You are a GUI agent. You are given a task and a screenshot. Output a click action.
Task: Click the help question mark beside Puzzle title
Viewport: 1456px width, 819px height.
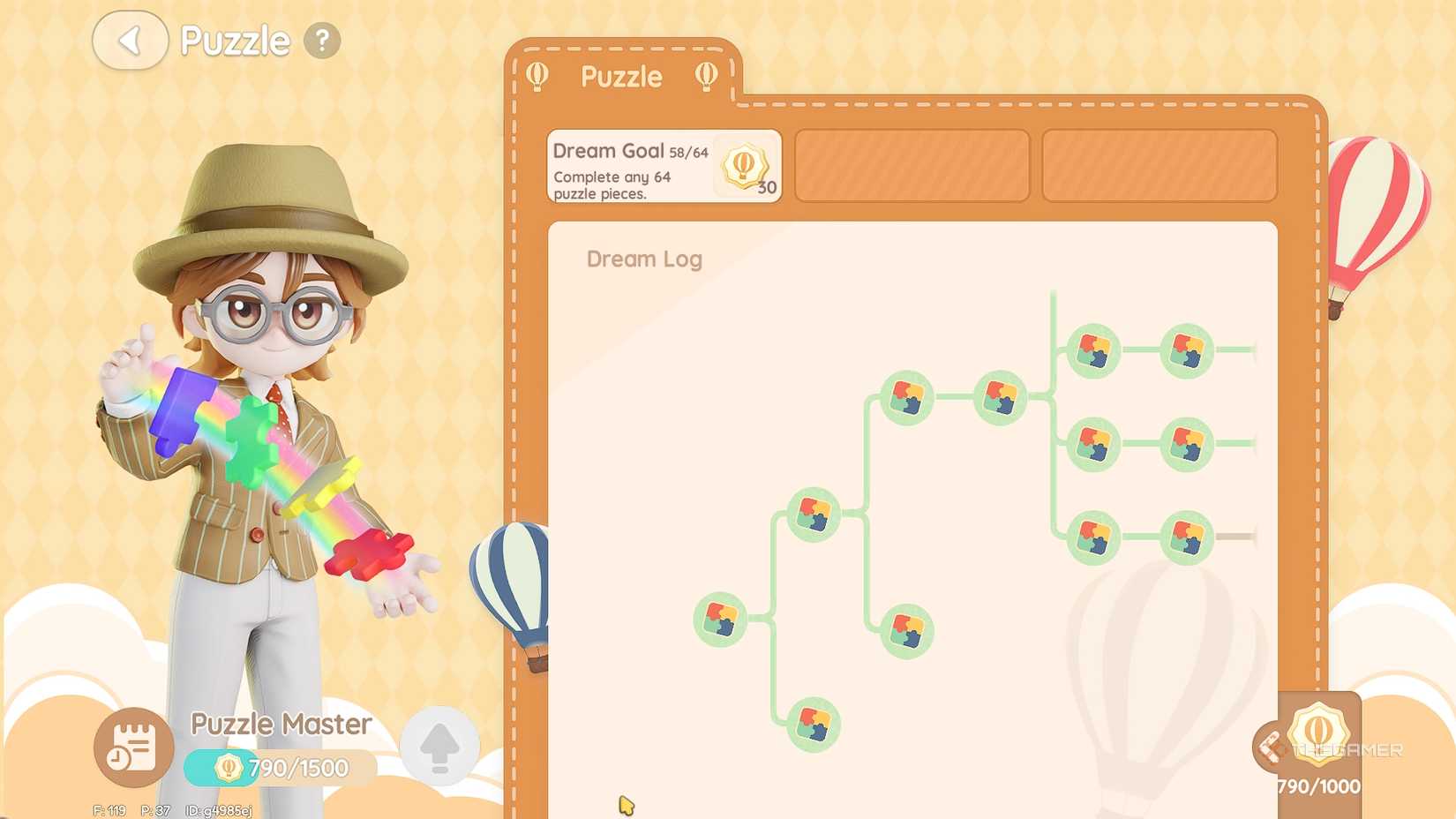321,40
